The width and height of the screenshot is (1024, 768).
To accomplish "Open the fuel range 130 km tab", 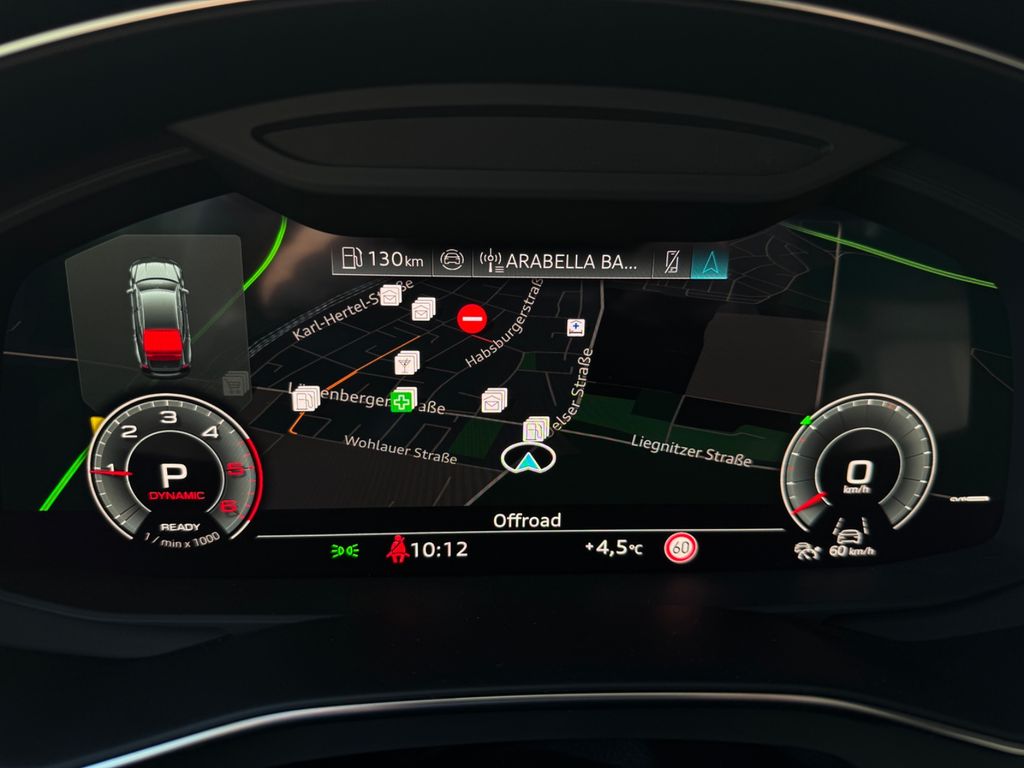I will tap(382, 260).
